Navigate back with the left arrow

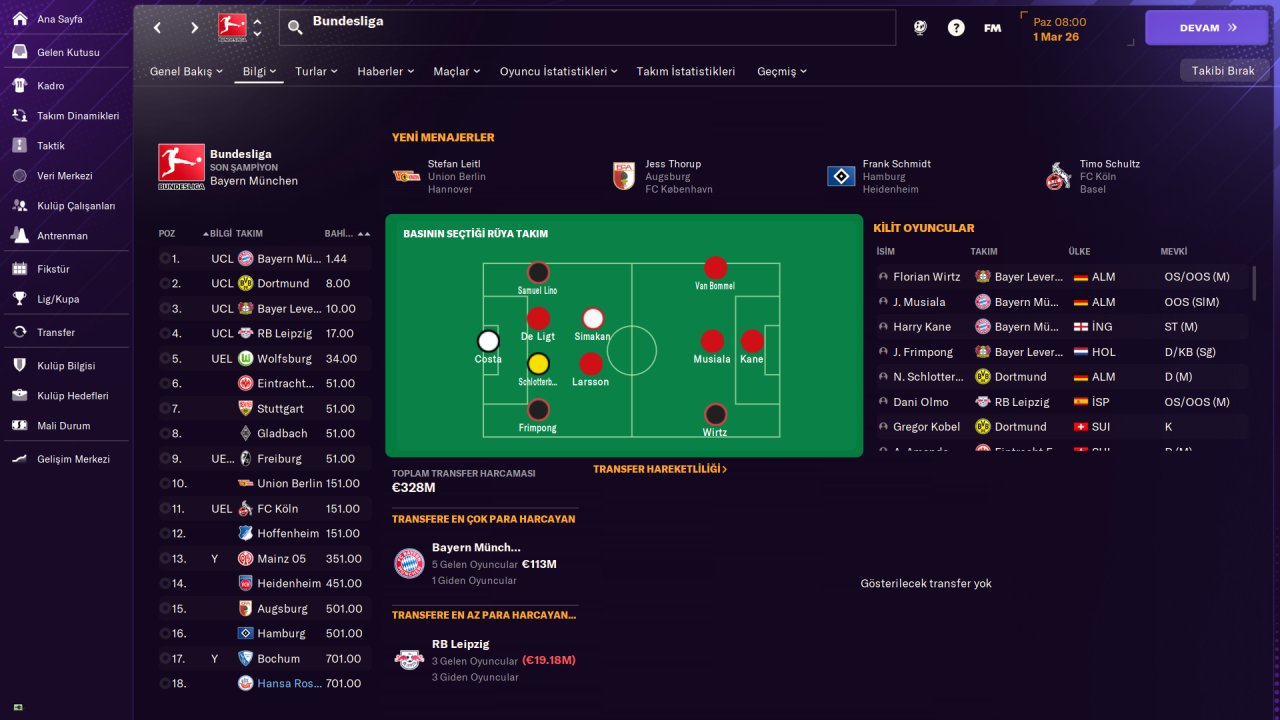(x=158, y=28)
